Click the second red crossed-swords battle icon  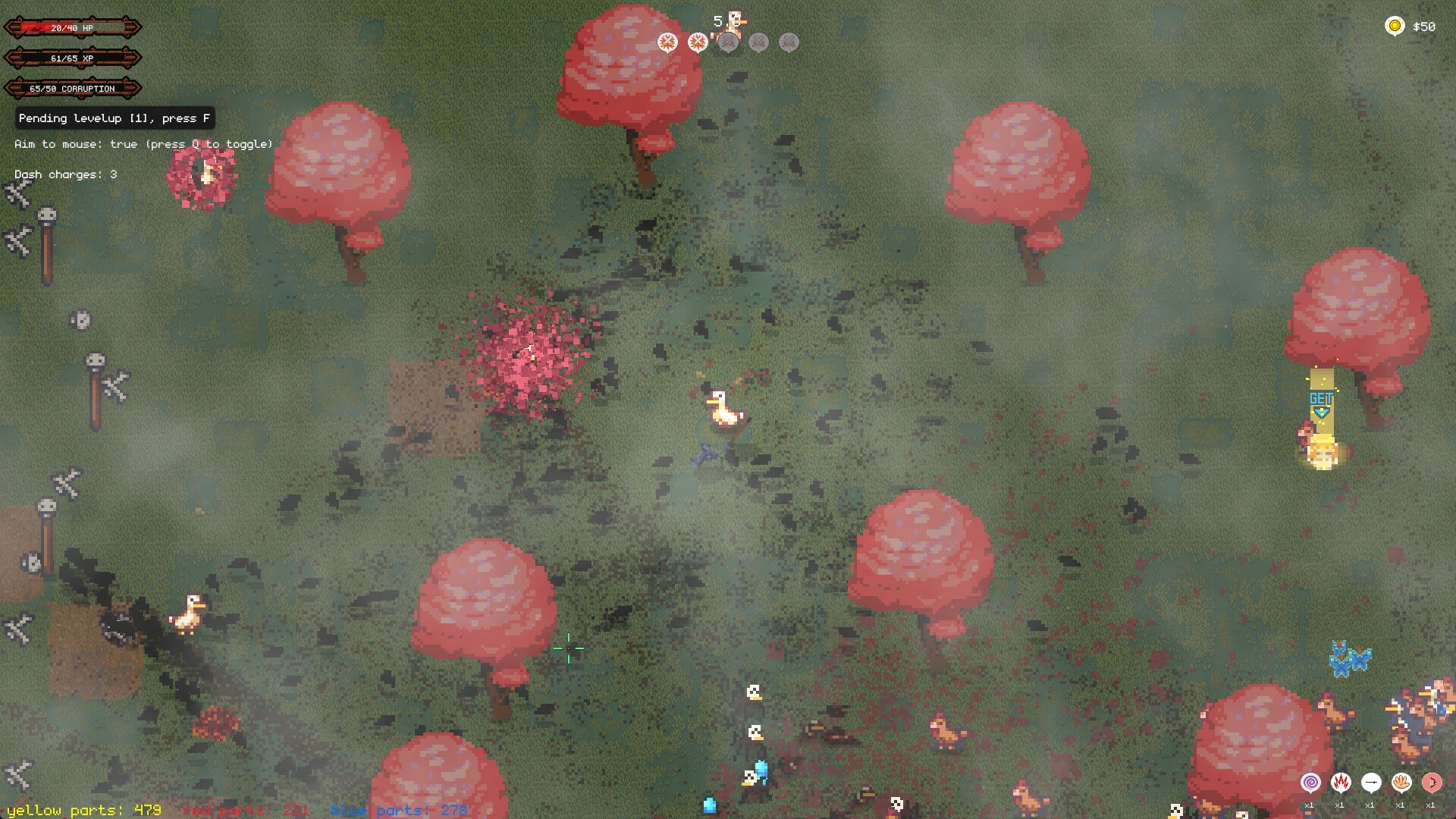coord(697,42)
